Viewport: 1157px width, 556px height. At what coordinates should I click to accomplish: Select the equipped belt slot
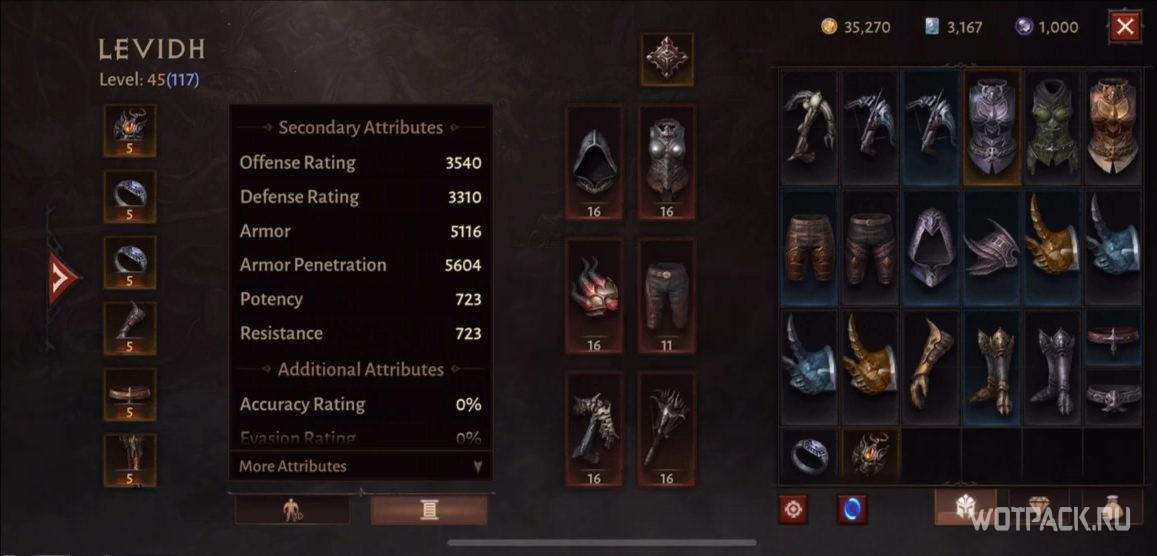[x=130, y=394]
